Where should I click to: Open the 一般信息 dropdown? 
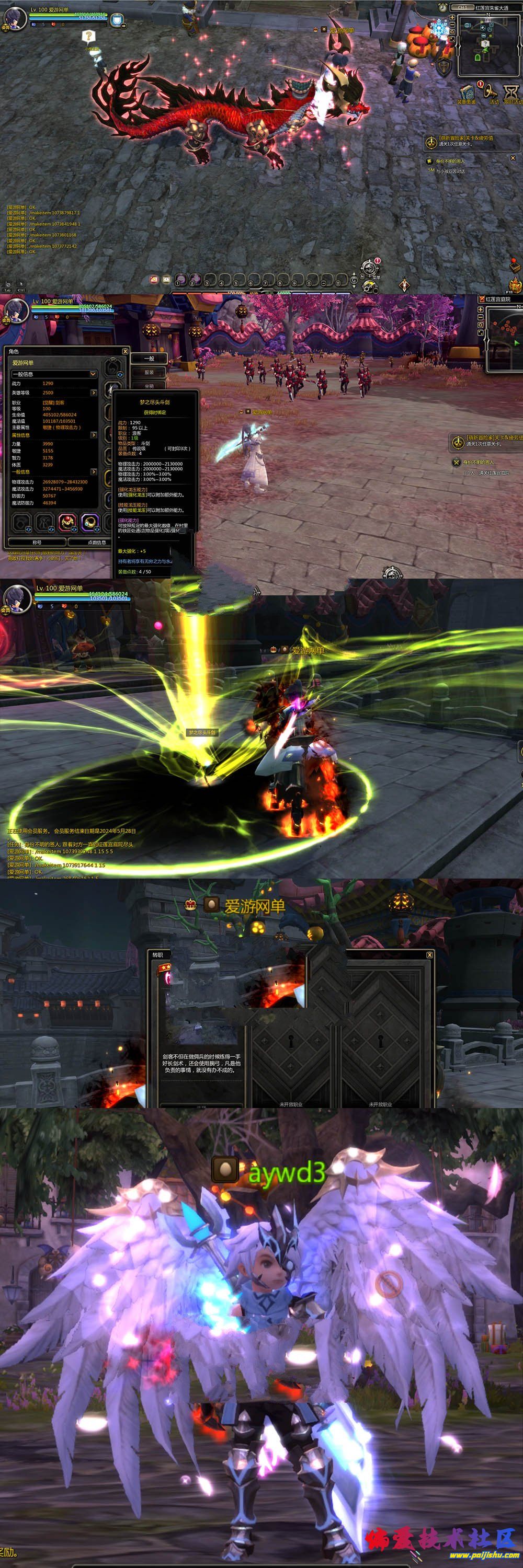click(93, 374)
